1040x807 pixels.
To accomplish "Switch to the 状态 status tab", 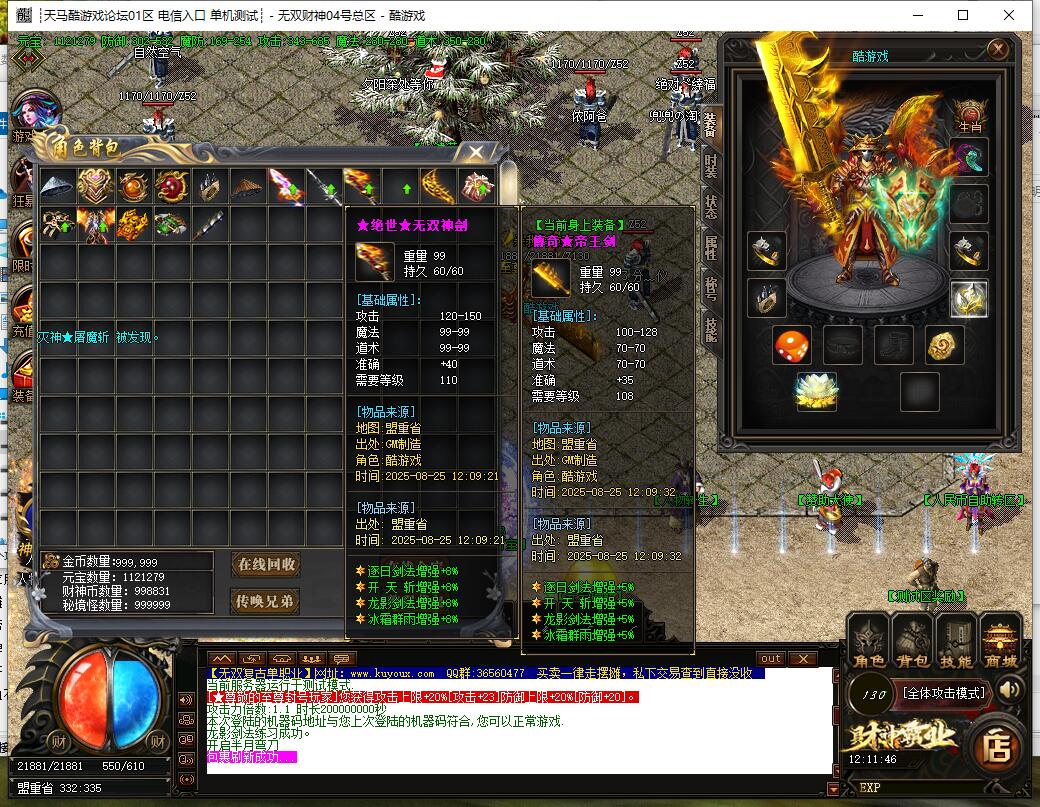I will point(709,206).
